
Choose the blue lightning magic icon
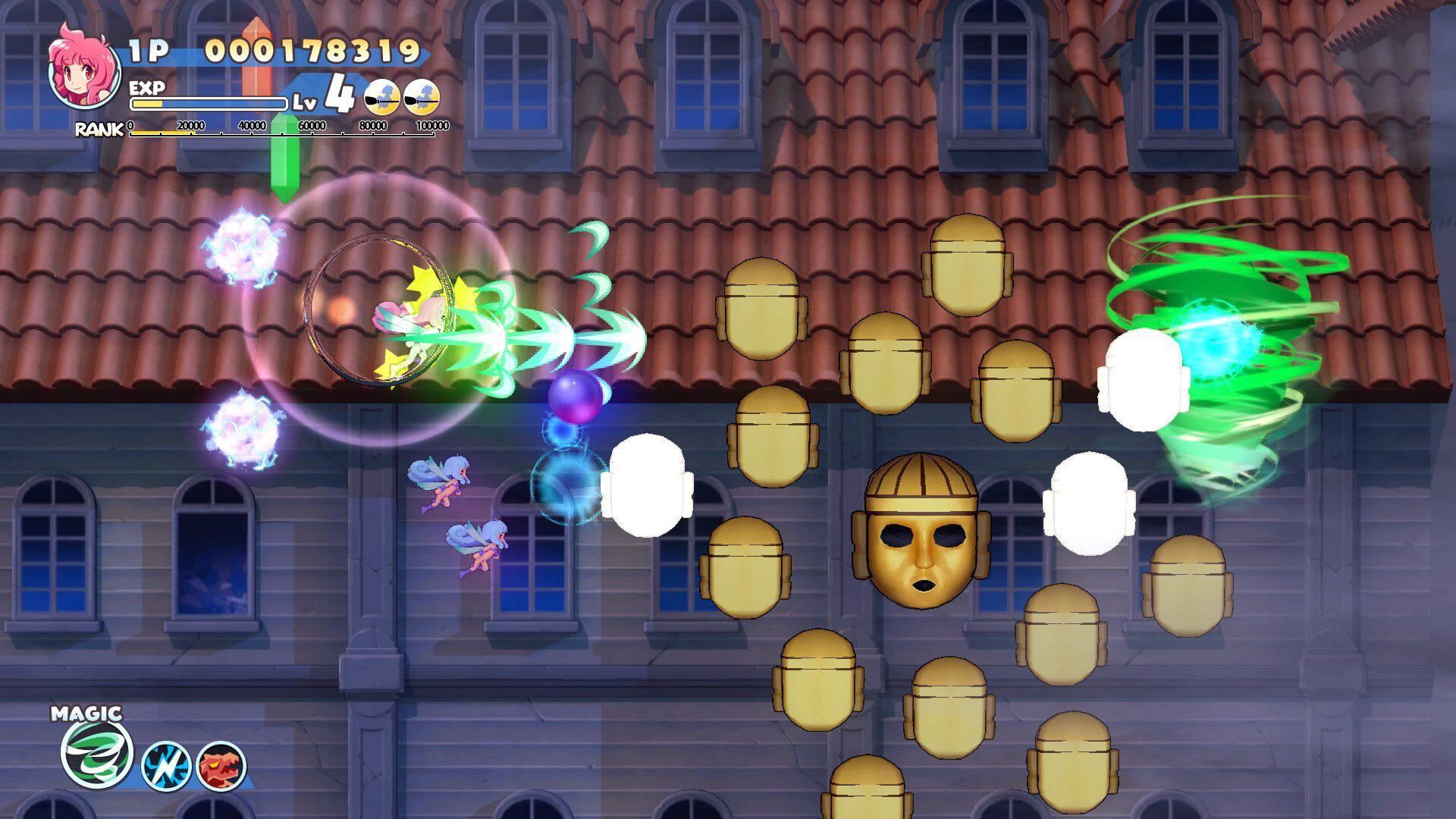[165, 766]
